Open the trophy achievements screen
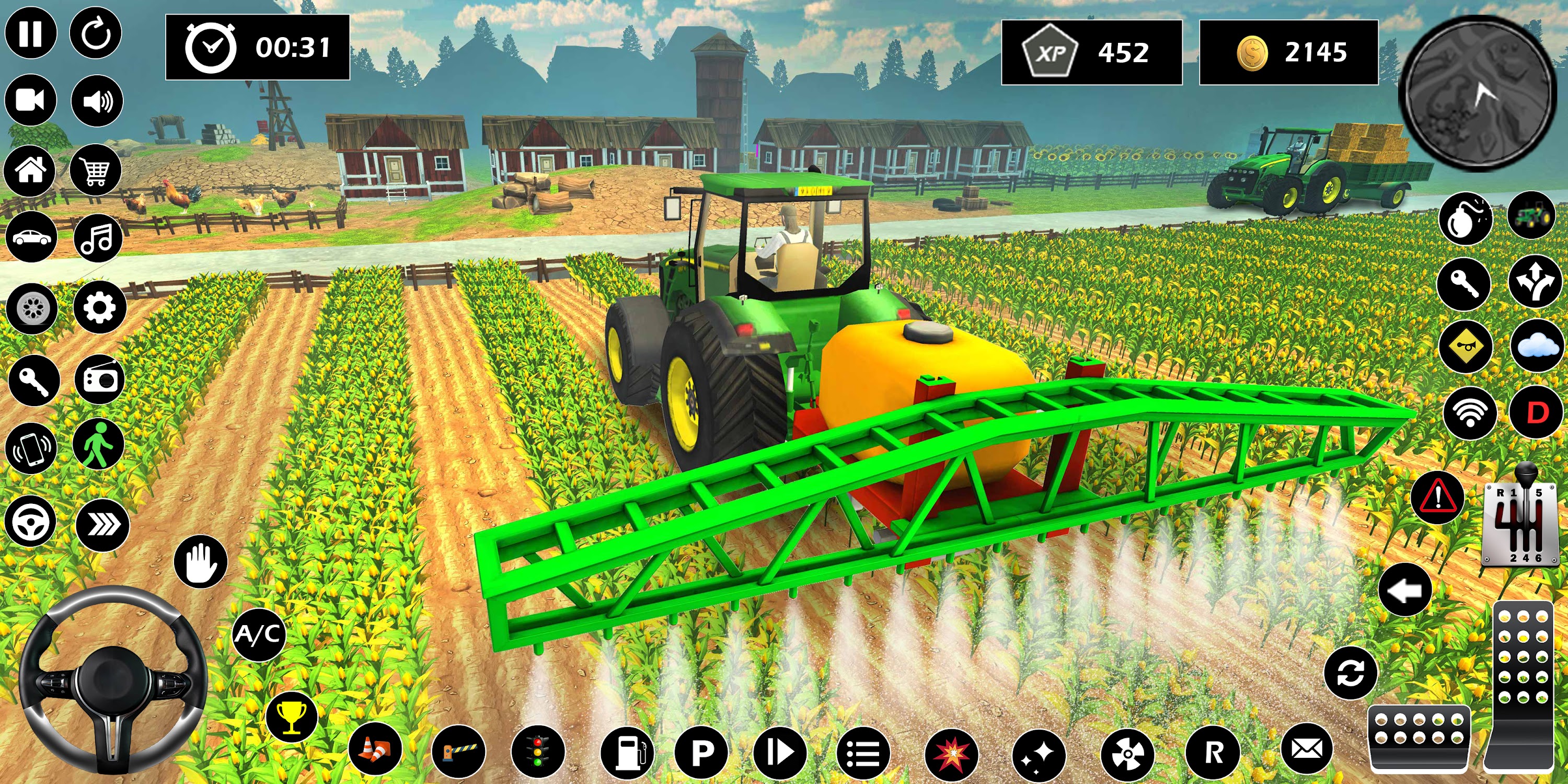The width and height of the screenshot is (1568, 784). (294, 717)
